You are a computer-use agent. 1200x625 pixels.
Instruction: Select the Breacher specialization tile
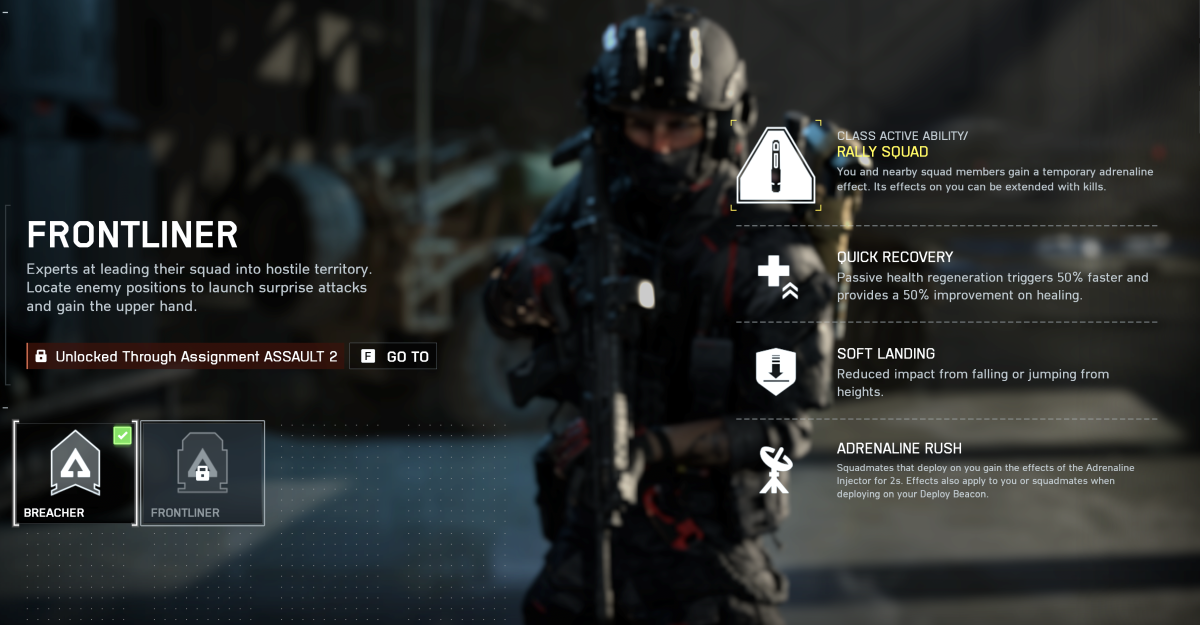[76, 472]
